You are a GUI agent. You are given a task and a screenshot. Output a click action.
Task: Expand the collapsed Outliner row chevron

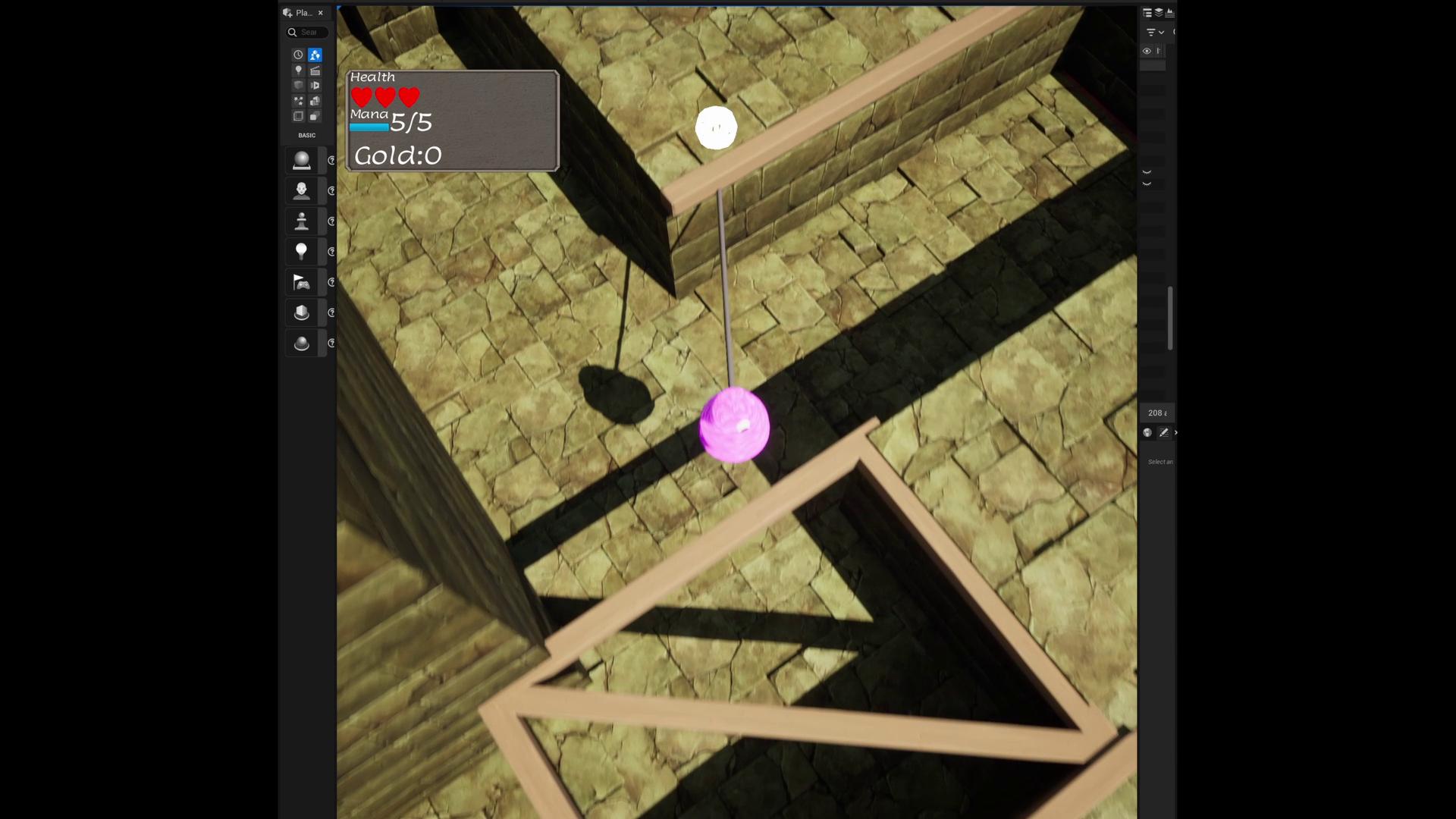tap(1147, 171)
